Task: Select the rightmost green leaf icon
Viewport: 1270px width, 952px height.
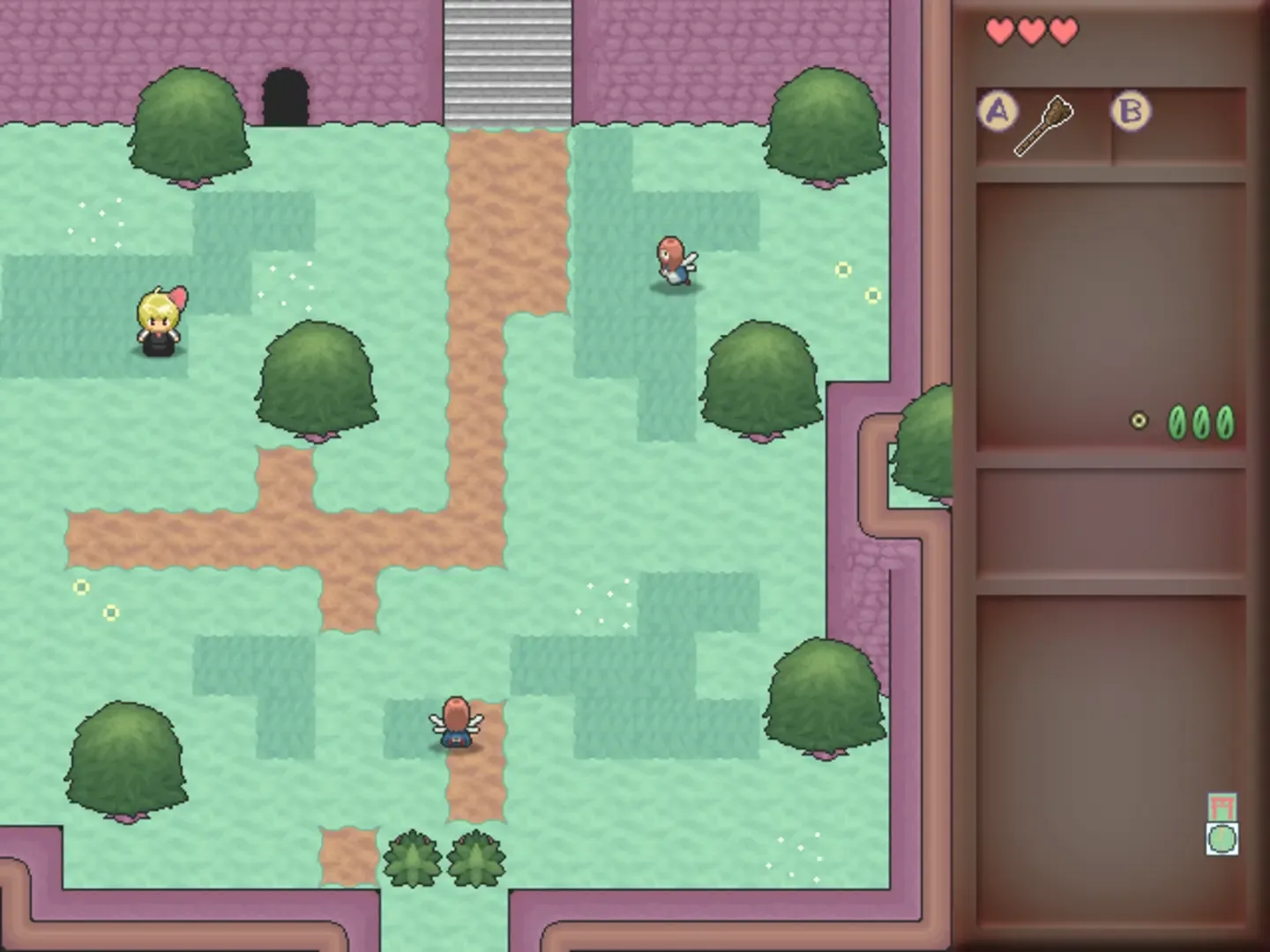Action: [x=1227, y=421]
